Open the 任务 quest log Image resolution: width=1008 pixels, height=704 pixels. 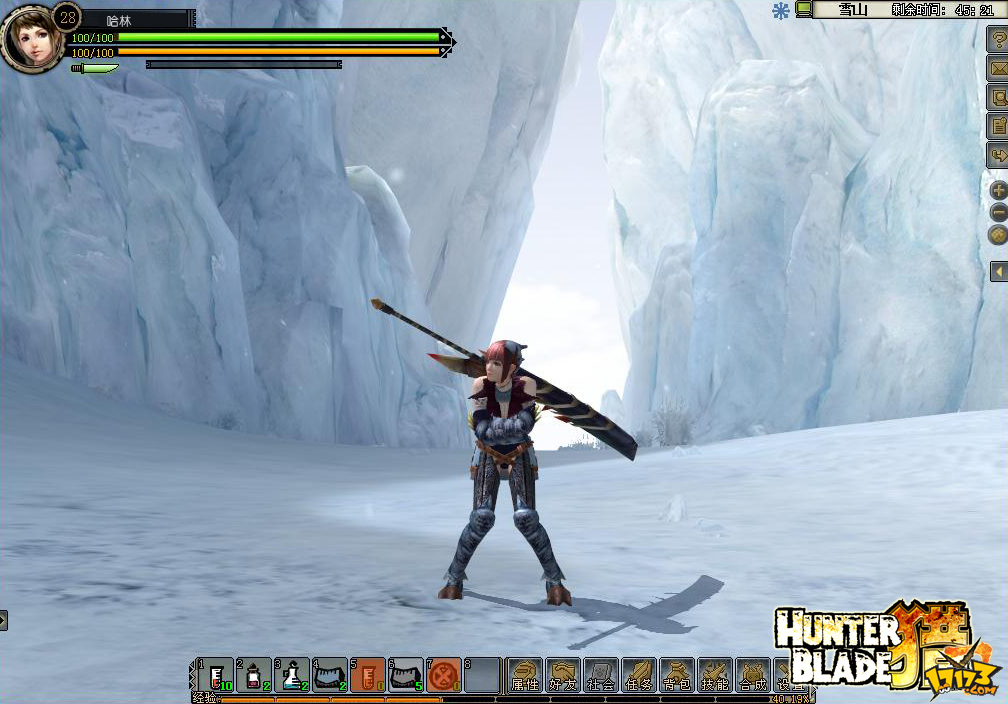click(639, 675)
